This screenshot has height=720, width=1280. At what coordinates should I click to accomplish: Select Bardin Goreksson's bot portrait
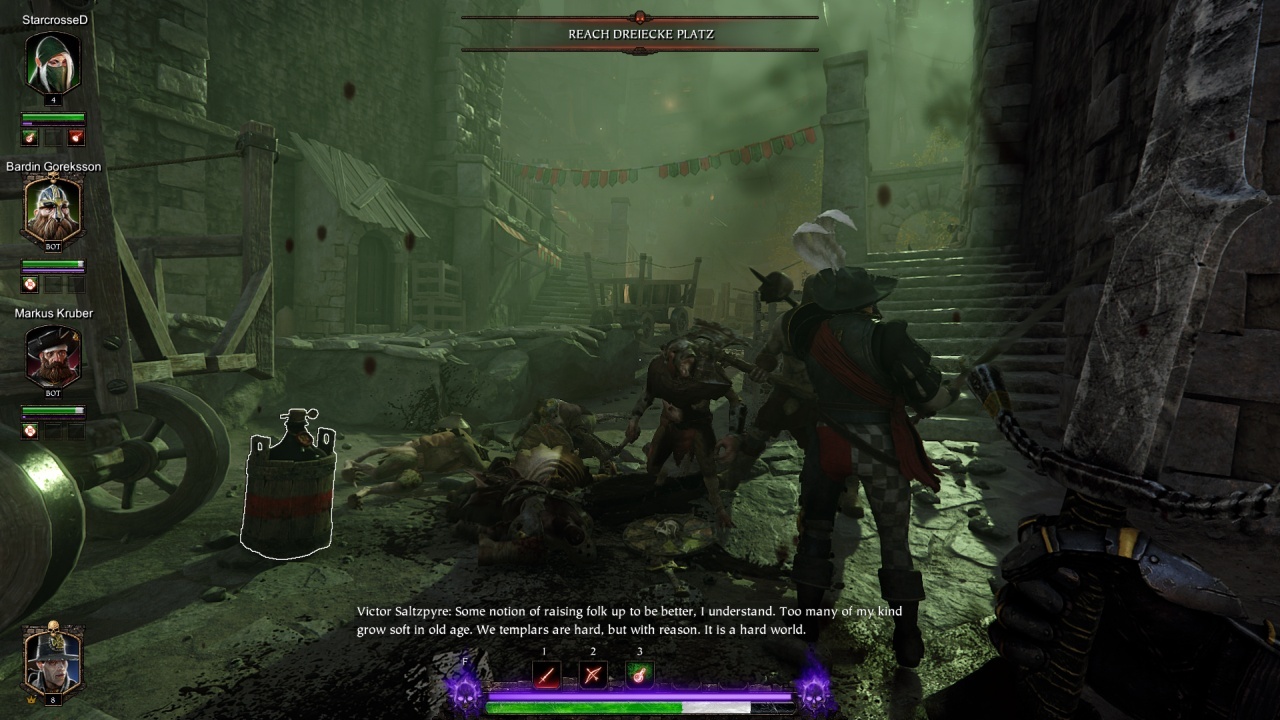tap(53, 210)
